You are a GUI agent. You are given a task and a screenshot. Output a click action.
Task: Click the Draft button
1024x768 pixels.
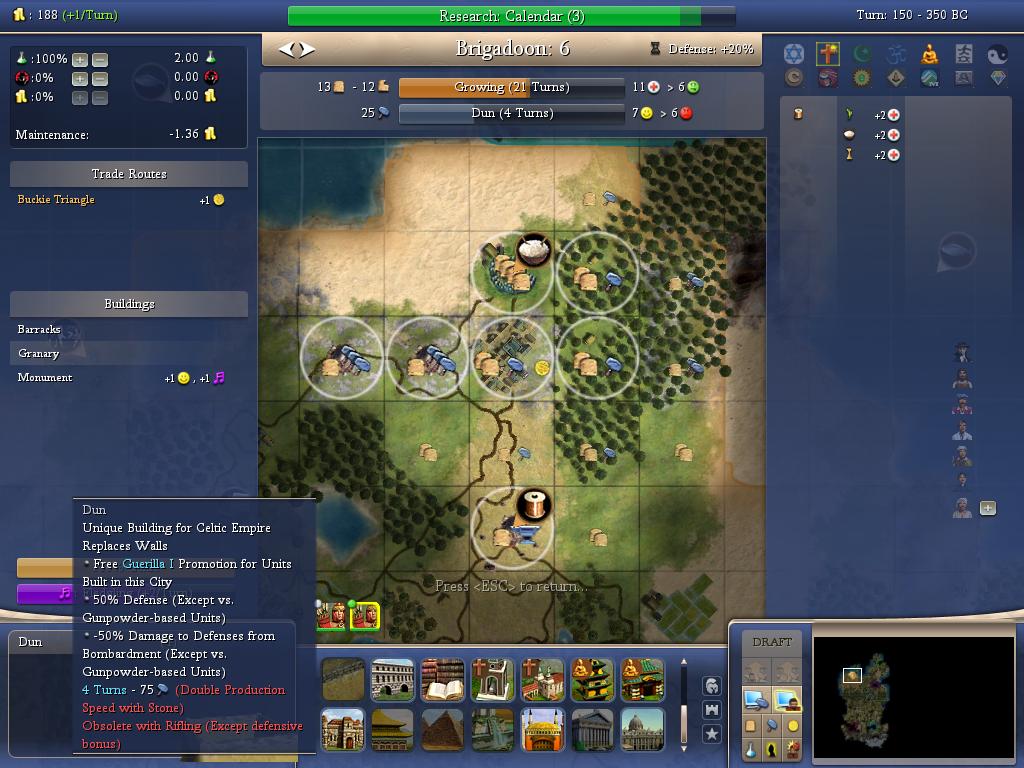coord(771,642)
